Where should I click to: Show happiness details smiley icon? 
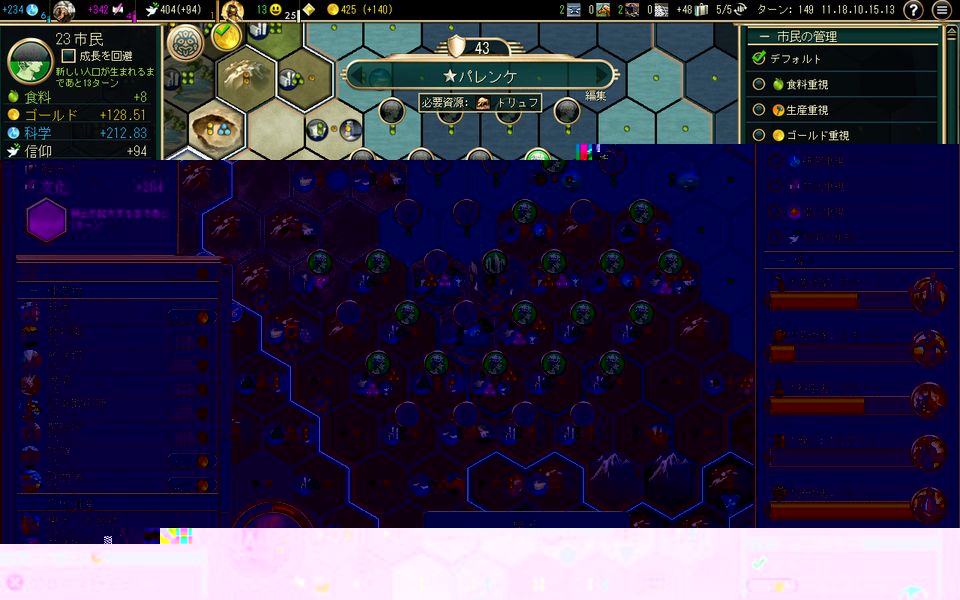tap(275, 10)
